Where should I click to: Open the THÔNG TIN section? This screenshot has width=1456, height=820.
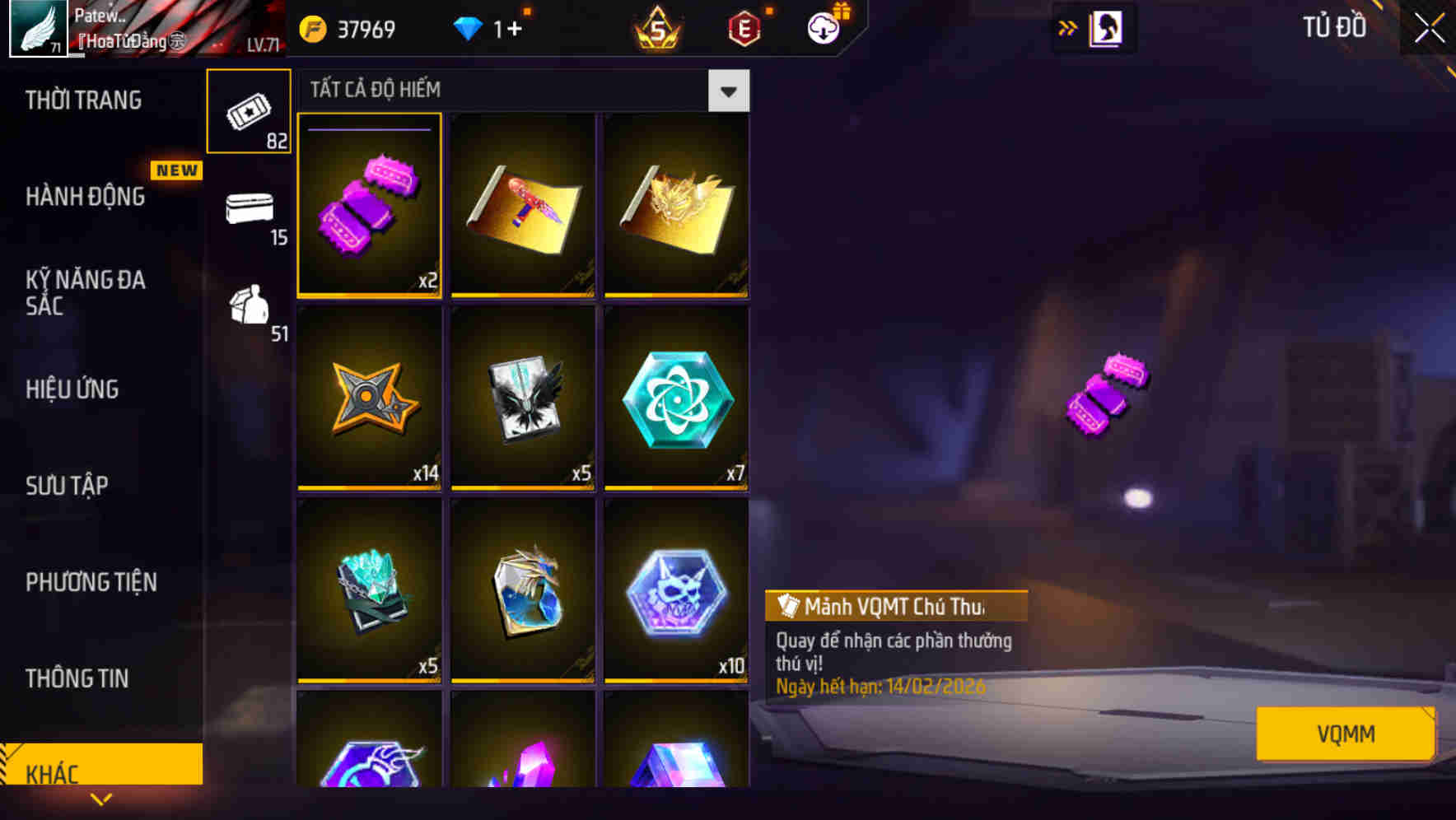78,678
